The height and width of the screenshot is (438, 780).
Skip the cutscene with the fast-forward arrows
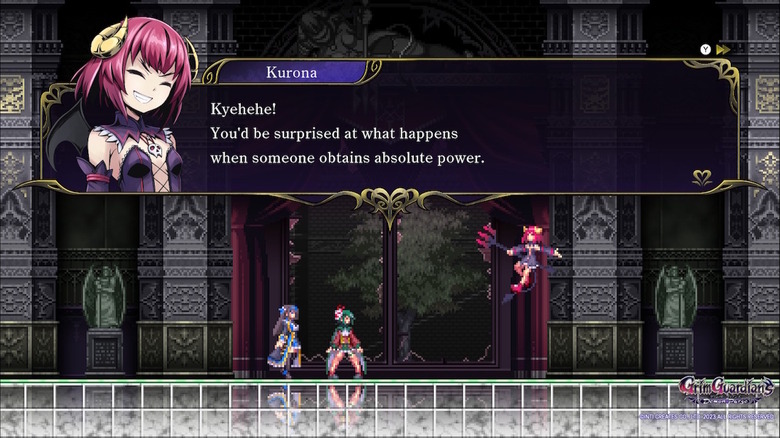pyautogui.click(x=723, y=49)
